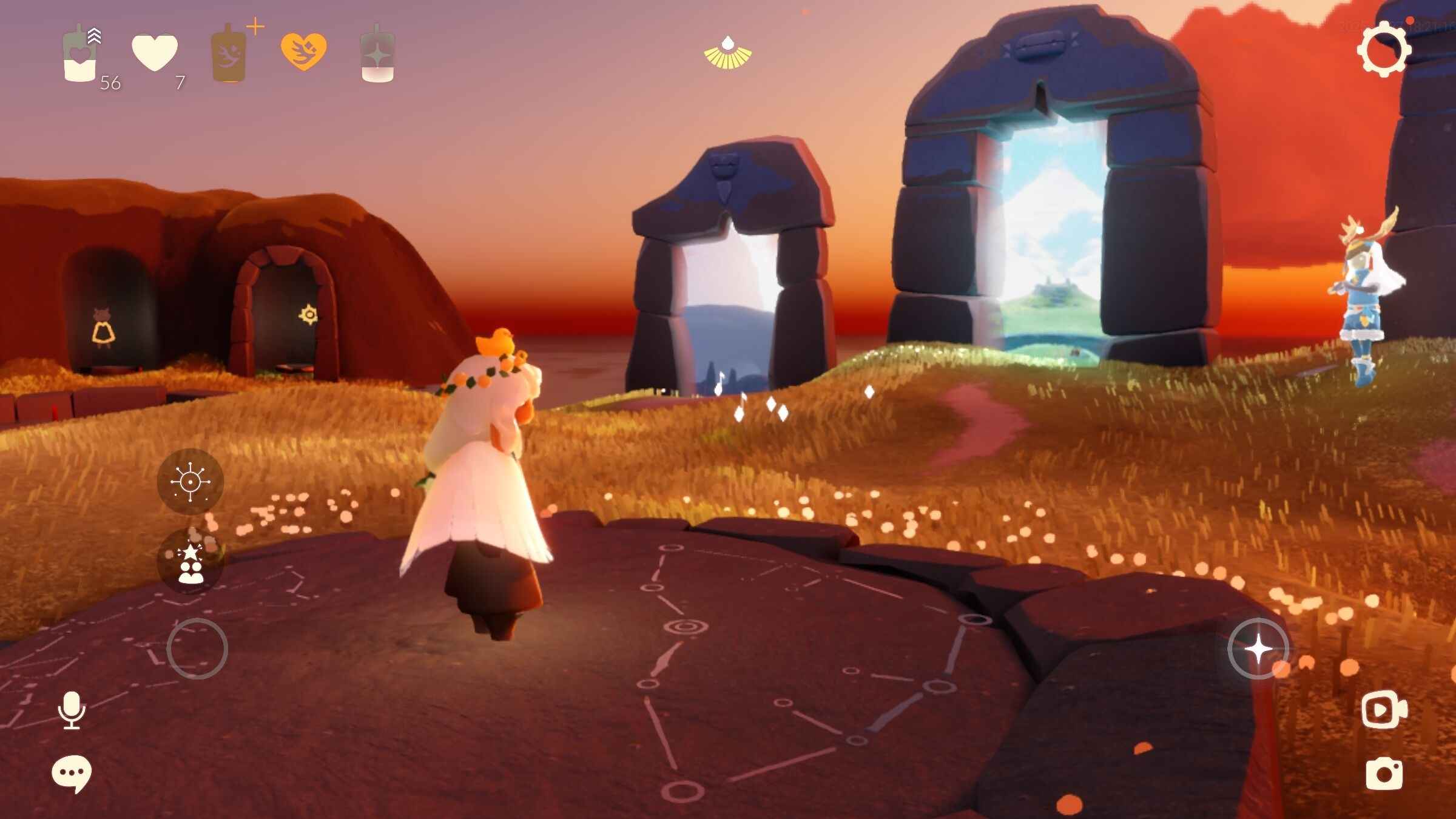Image resolution: width=1456 pixels, height=819 pixels.
Task: Tap the white candle currency icon
Action: point(80,55)
